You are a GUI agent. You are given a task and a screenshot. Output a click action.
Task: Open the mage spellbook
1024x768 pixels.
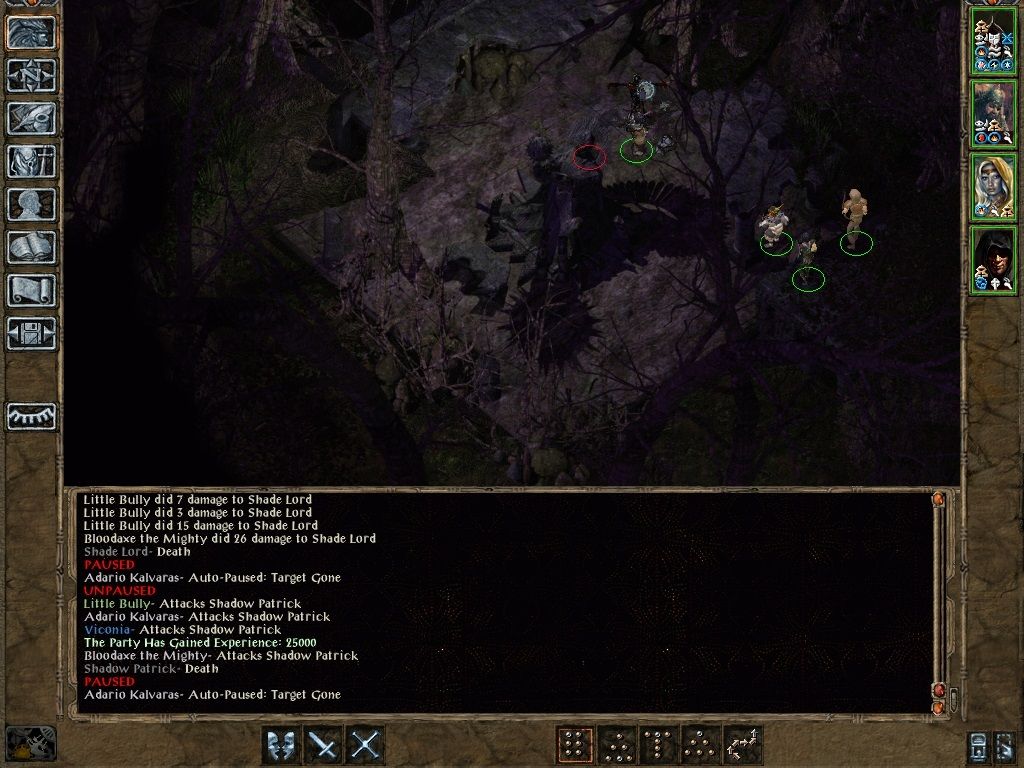point(31,247)
